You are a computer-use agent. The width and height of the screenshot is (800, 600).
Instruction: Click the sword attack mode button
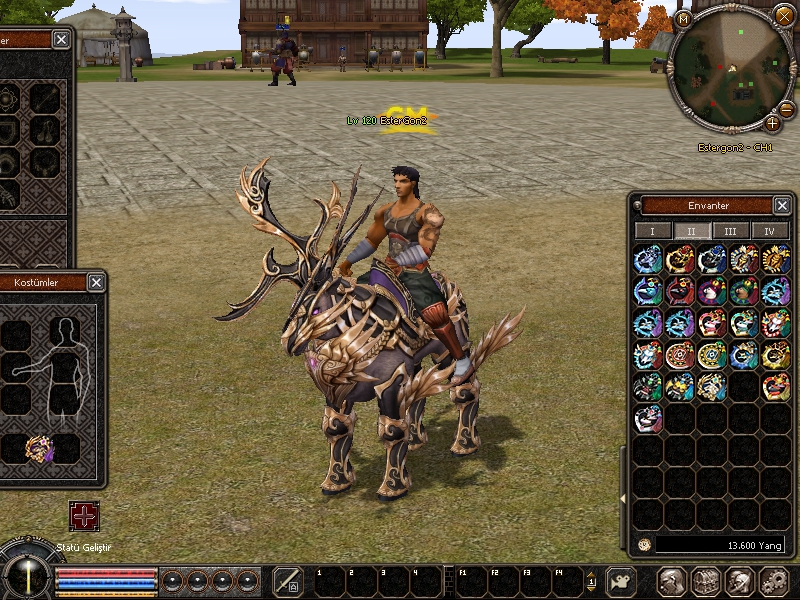pyautogui.click(x=288, y=581)
